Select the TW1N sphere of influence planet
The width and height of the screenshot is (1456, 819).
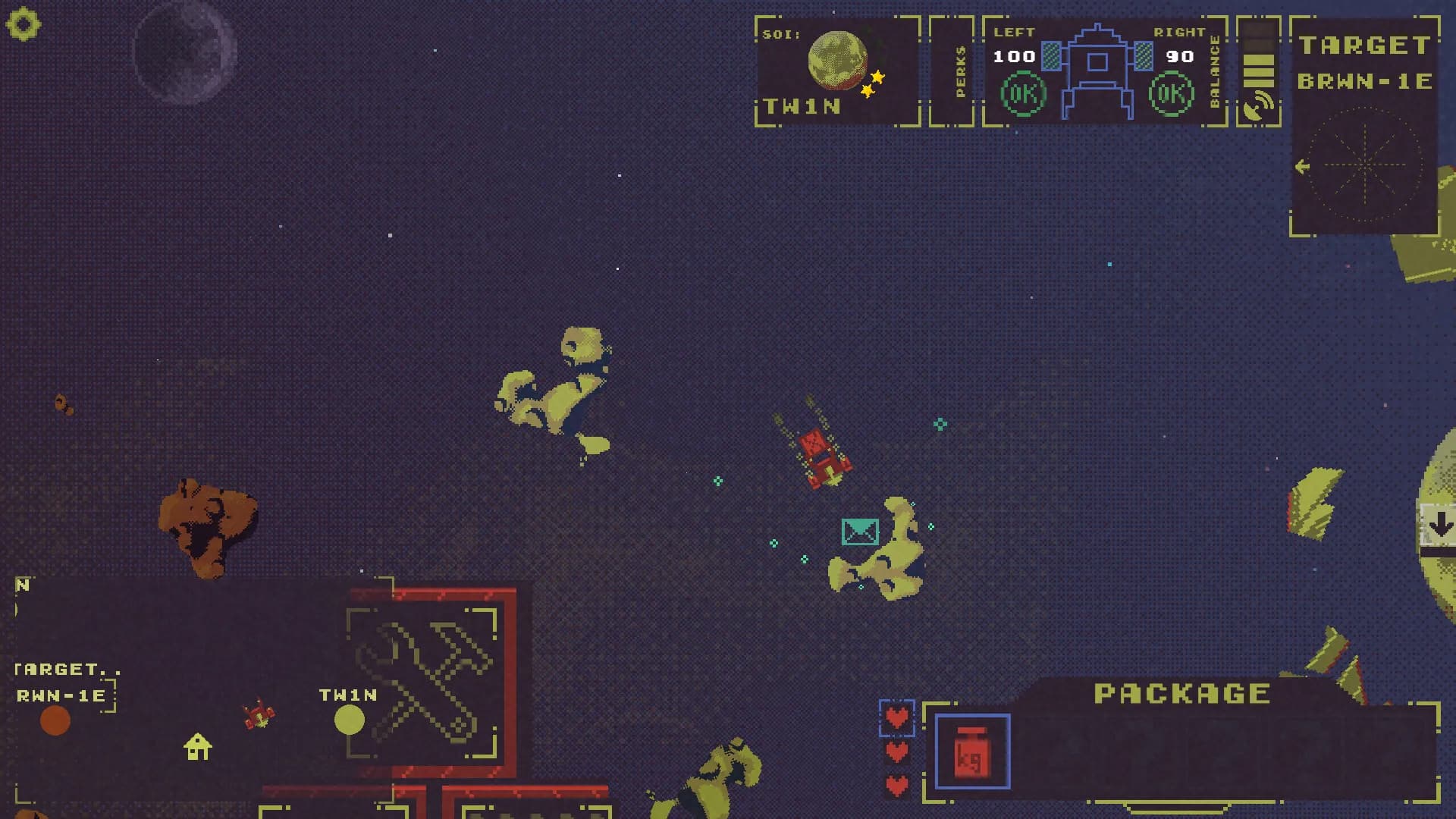coord(837,59)
